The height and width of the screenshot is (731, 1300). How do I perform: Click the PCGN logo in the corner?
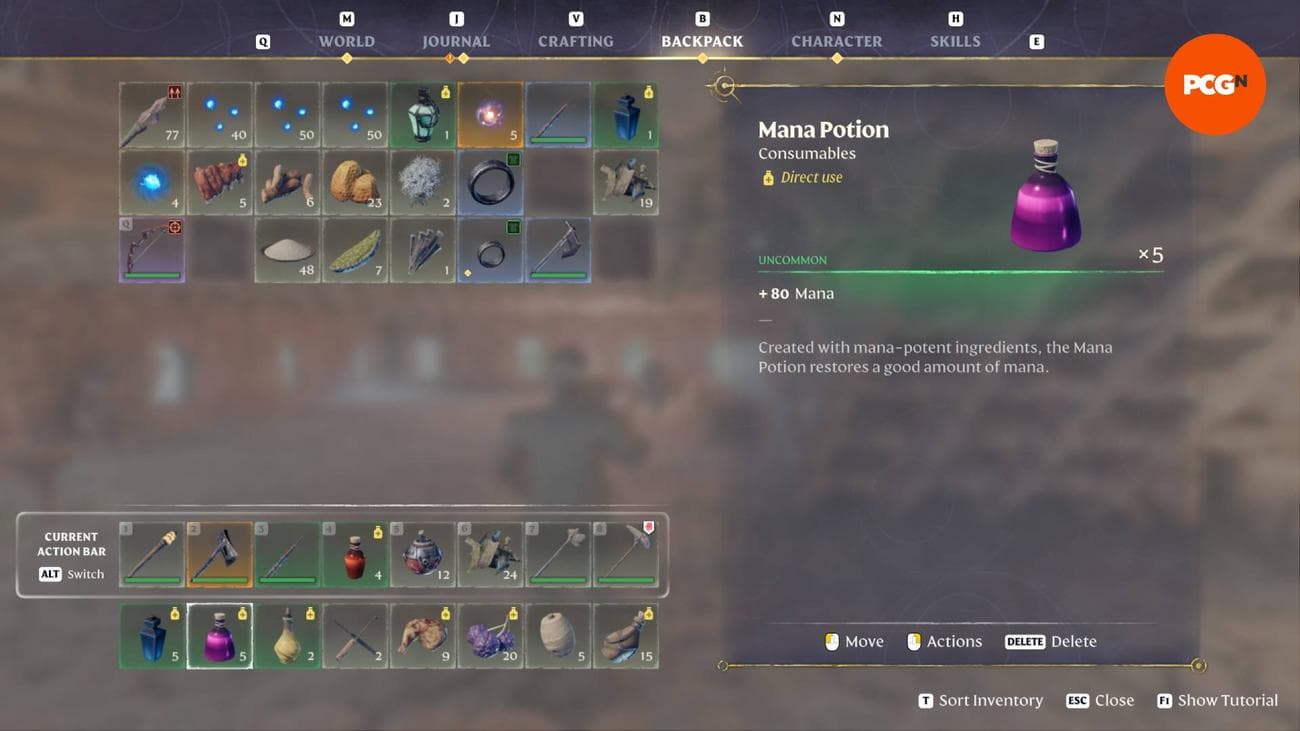point(1215,85)
